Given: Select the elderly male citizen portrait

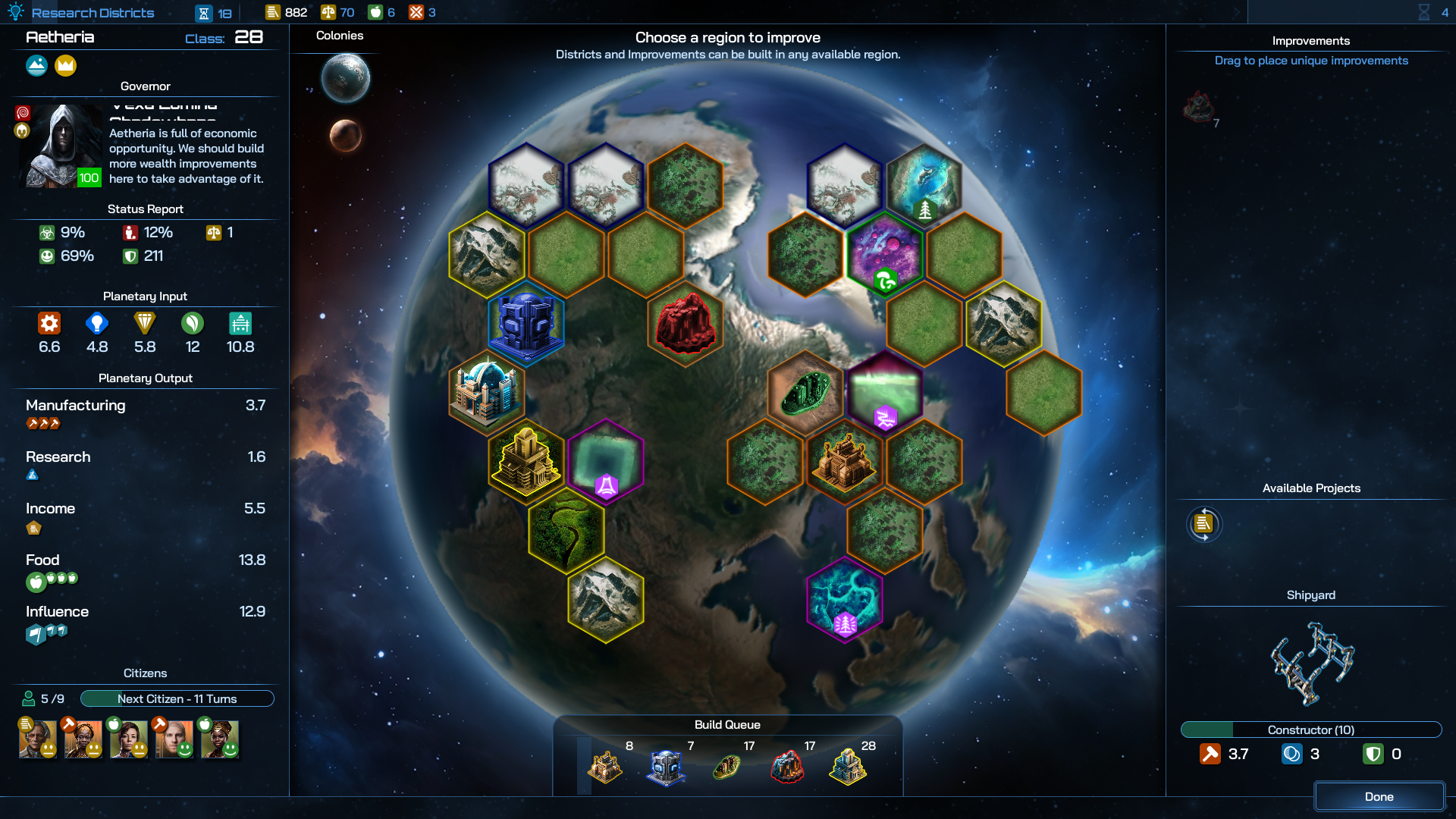Looking at the screenshot, I should (x=38, y=739).
